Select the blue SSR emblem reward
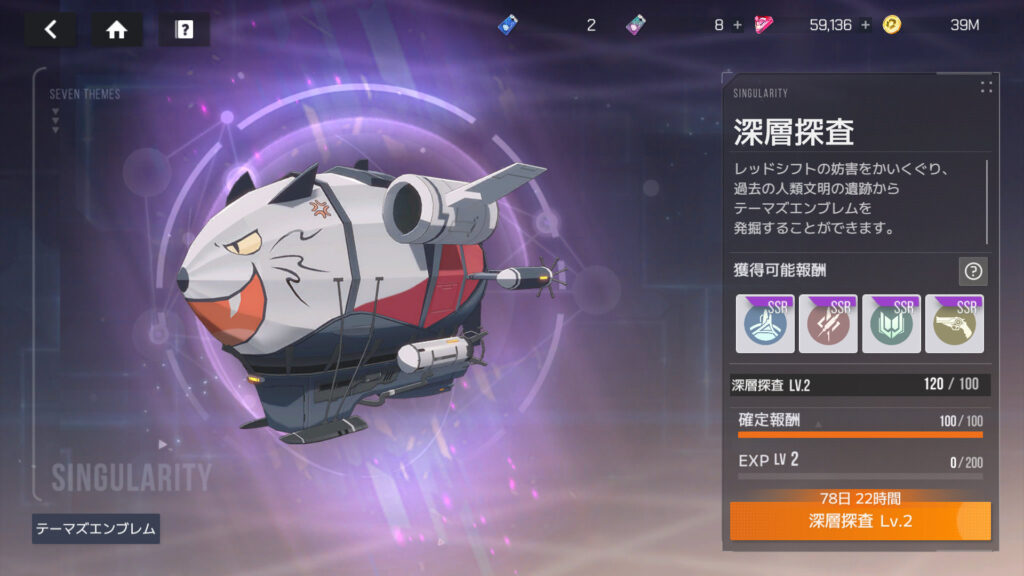This screenshot has height=576, width=1024. 765,323
